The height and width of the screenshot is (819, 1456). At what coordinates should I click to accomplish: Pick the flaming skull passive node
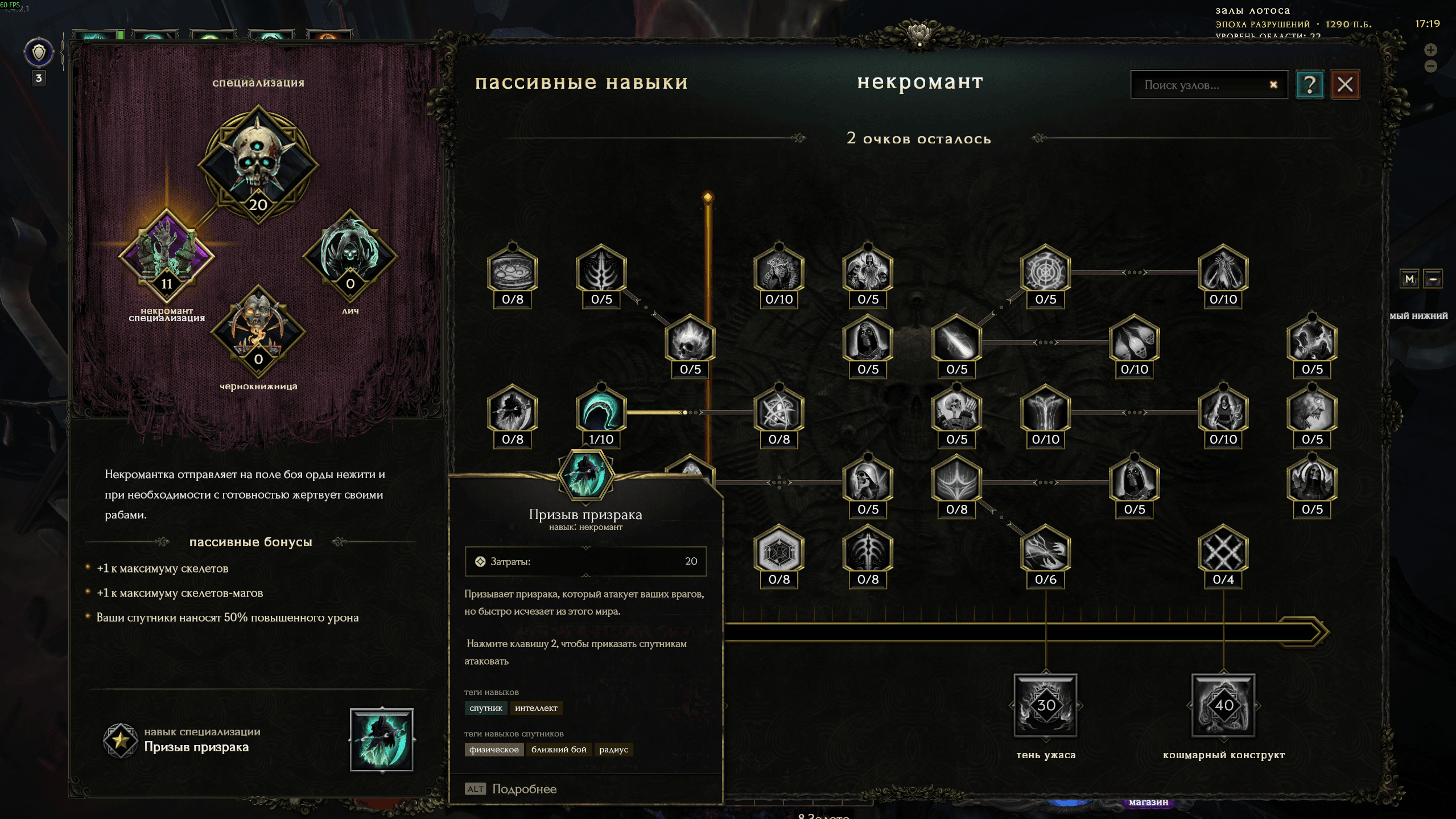click(x=690, y=343)
